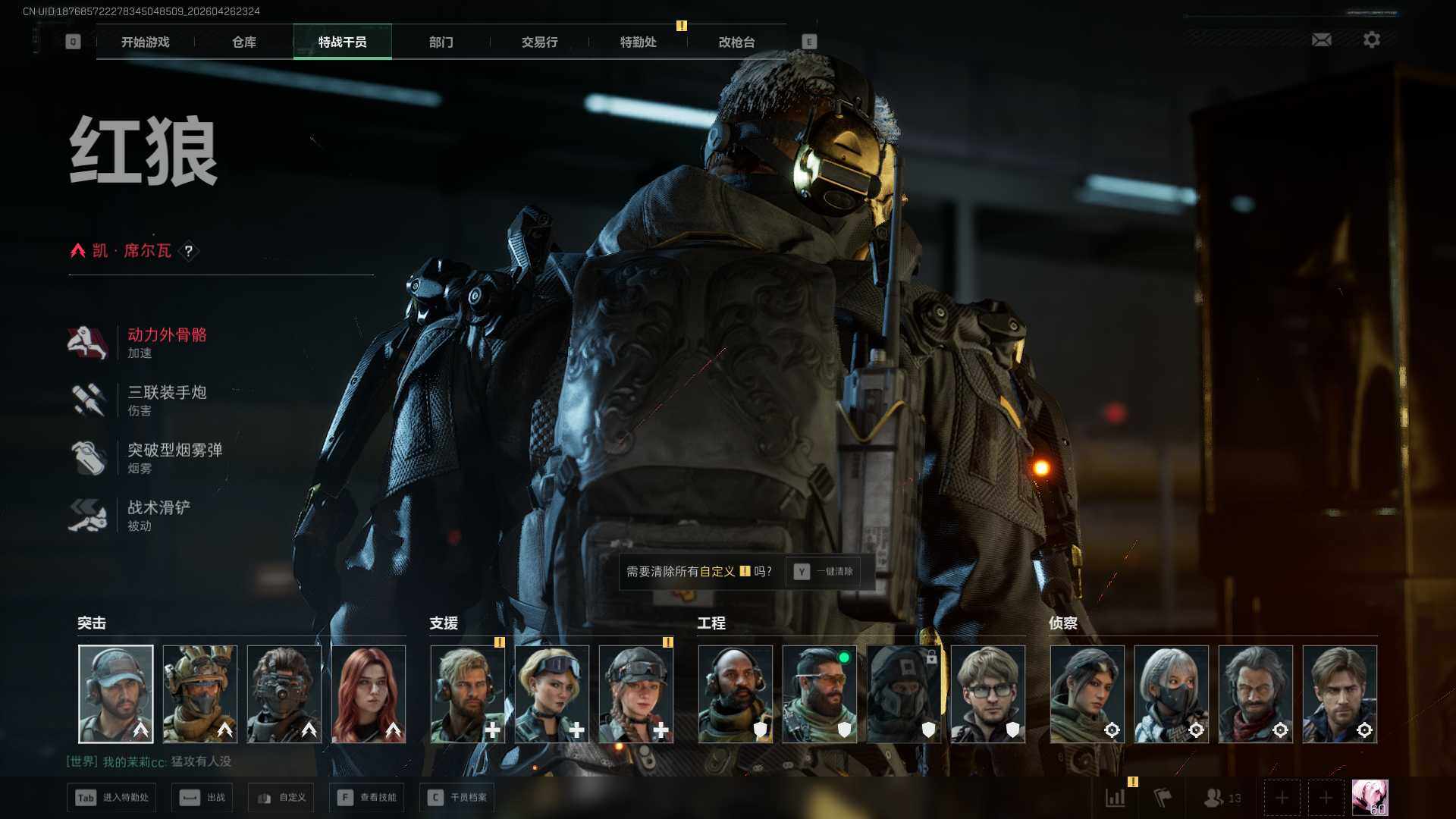This screenshot has width=1456, height=819.
Task: Open the 开始游戏 tab
Action: (x=146, y=42)
